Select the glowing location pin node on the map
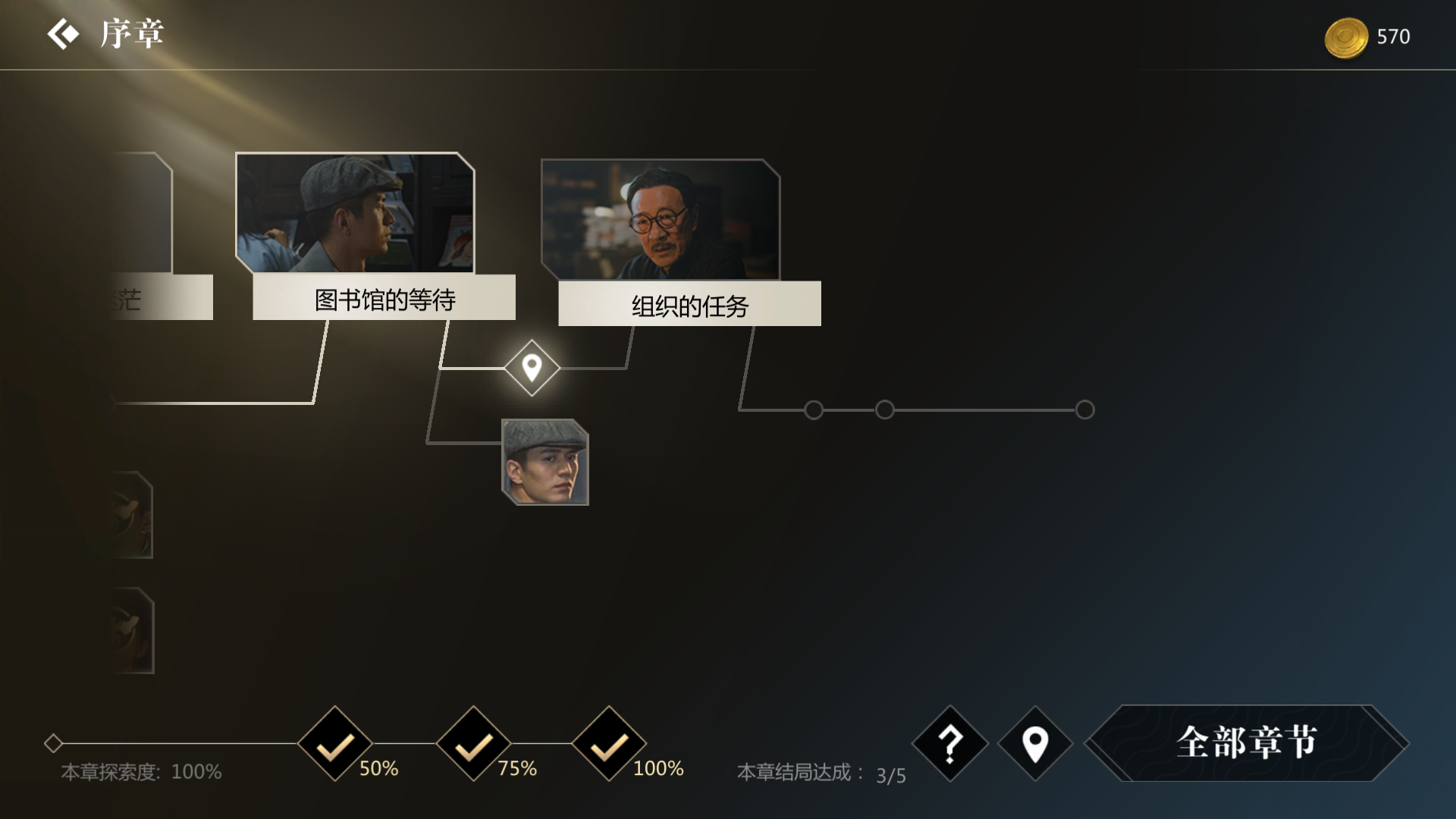 [532, 367]
